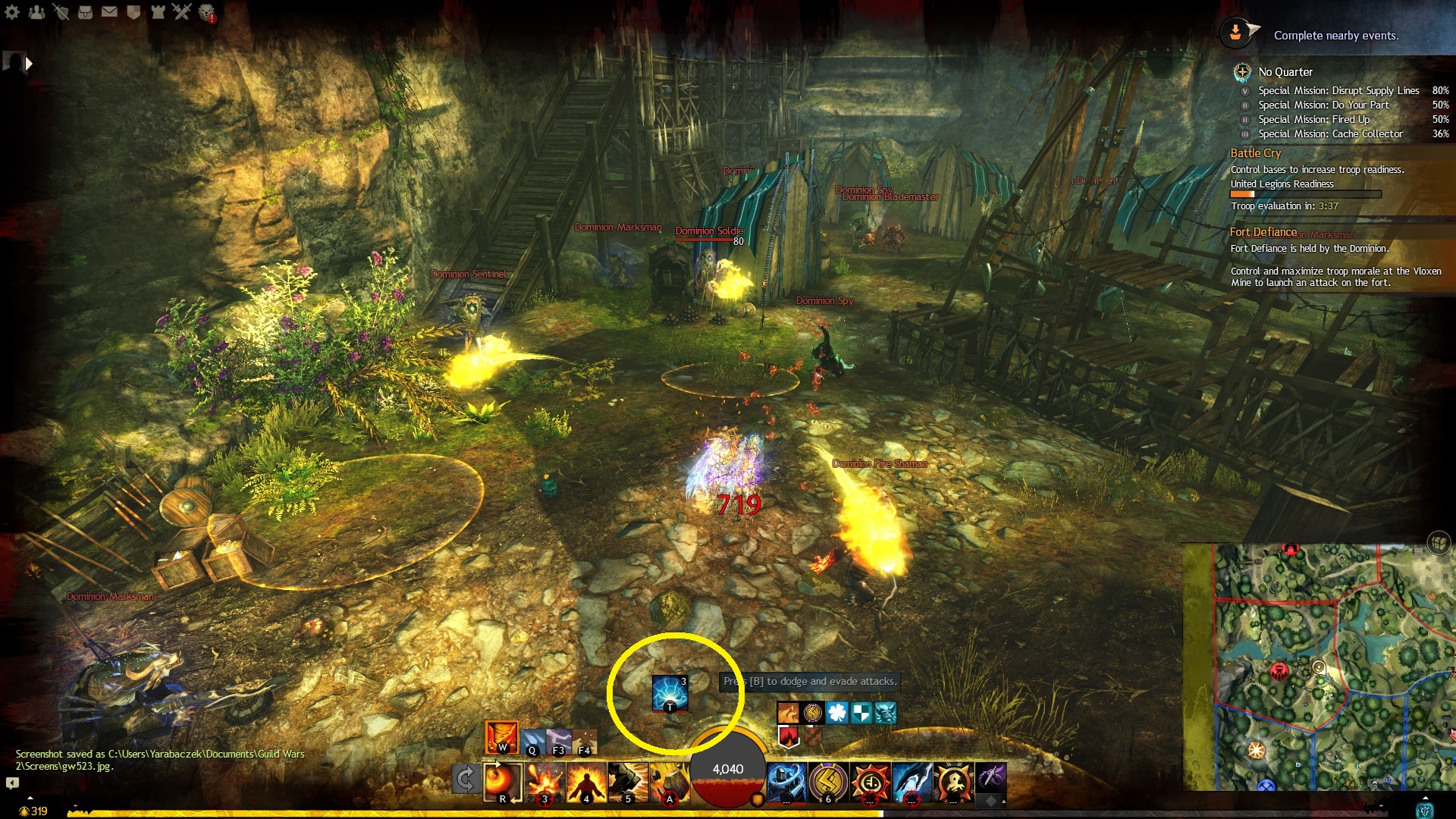Select the Fort Defiance event entry
The width and height of the screenshot is (1456, 819).
coord(1263,232)
